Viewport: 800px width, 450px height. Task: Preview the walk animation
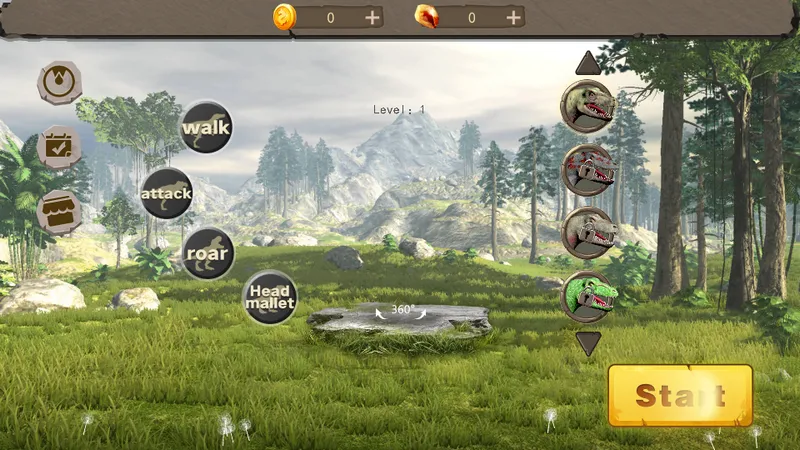pos(206,127)
